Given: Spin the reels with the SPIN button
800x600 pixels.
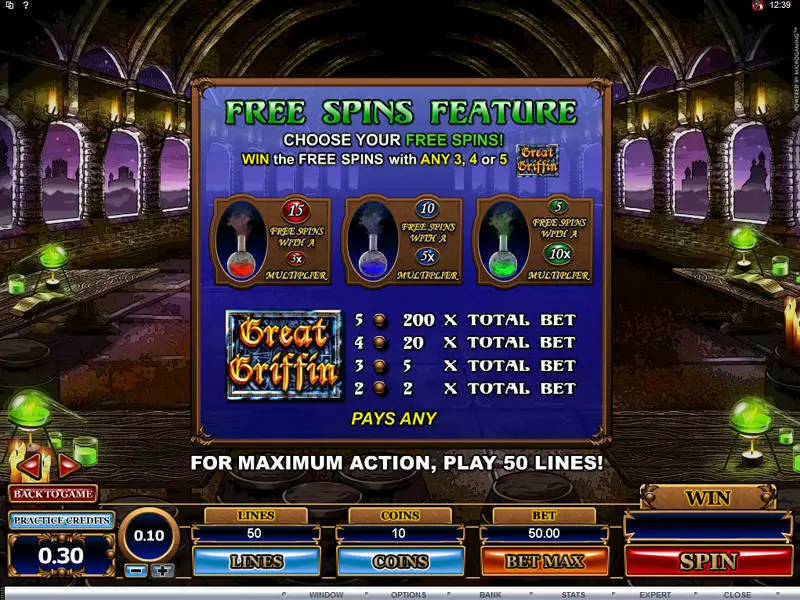Looking at the screenshot, I should click(x=708, y=561).
